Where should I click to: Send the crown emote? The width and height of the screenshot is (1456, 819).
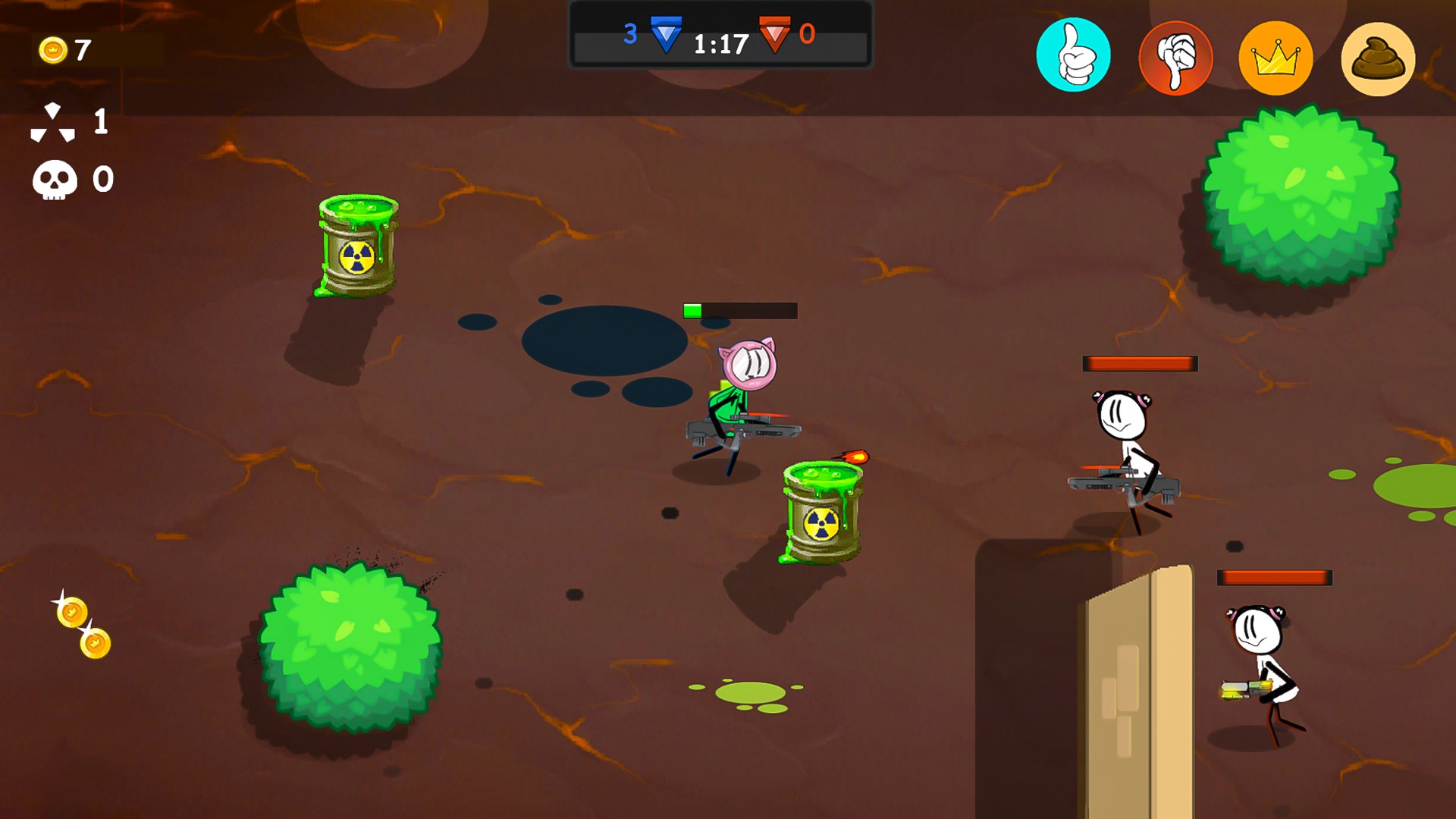1276,57
